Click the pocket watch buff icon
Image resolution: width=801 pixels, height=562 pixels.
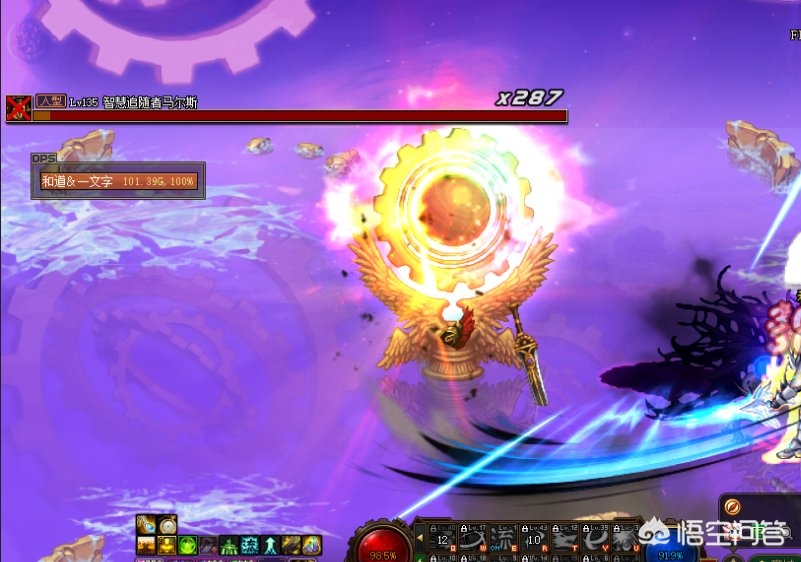tap(167, 524)
